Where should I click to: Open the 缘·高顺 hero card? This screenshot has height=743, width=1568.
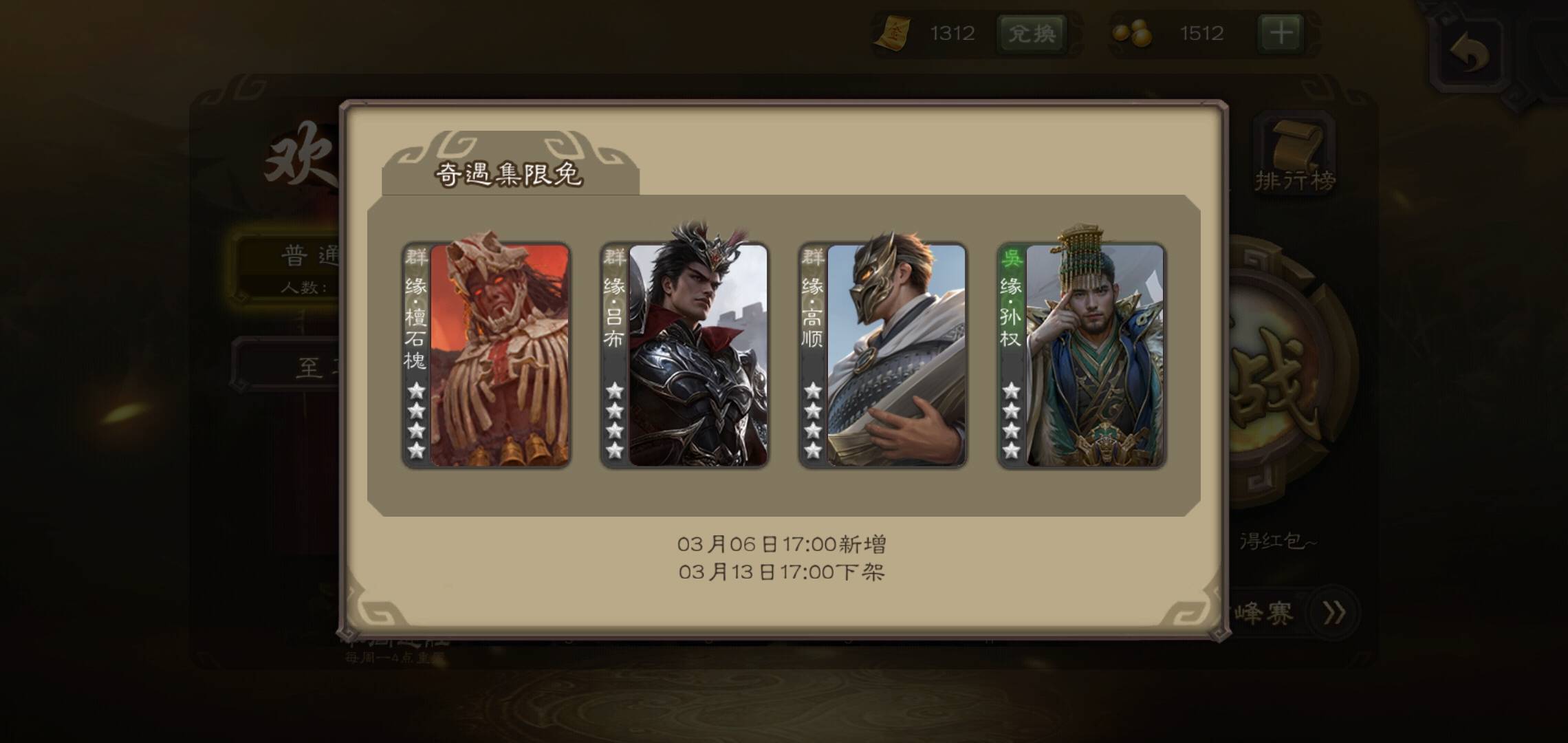(882, 355)
